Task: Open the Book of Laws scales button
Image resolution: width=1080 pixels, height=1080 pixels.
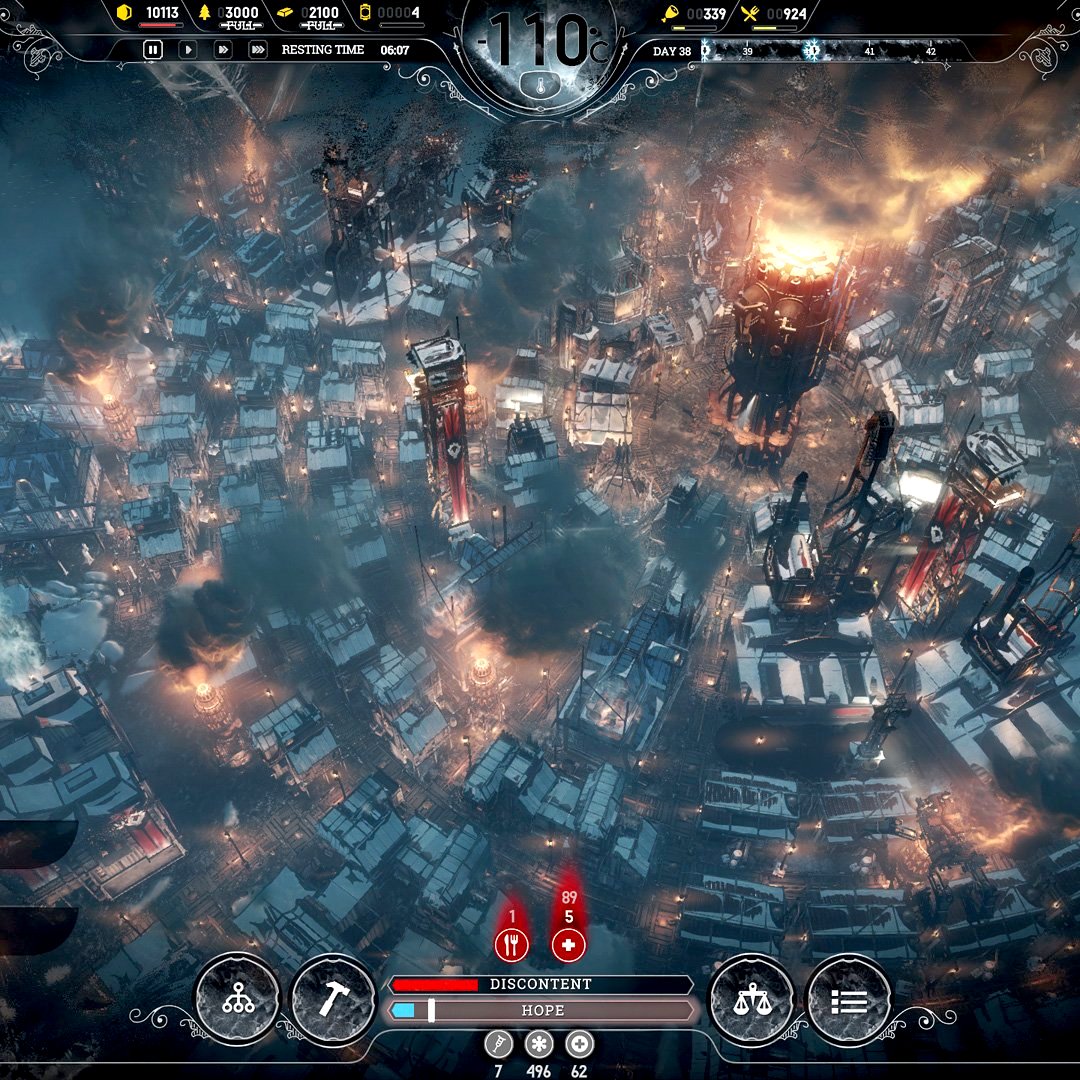Action: point(750,998)
